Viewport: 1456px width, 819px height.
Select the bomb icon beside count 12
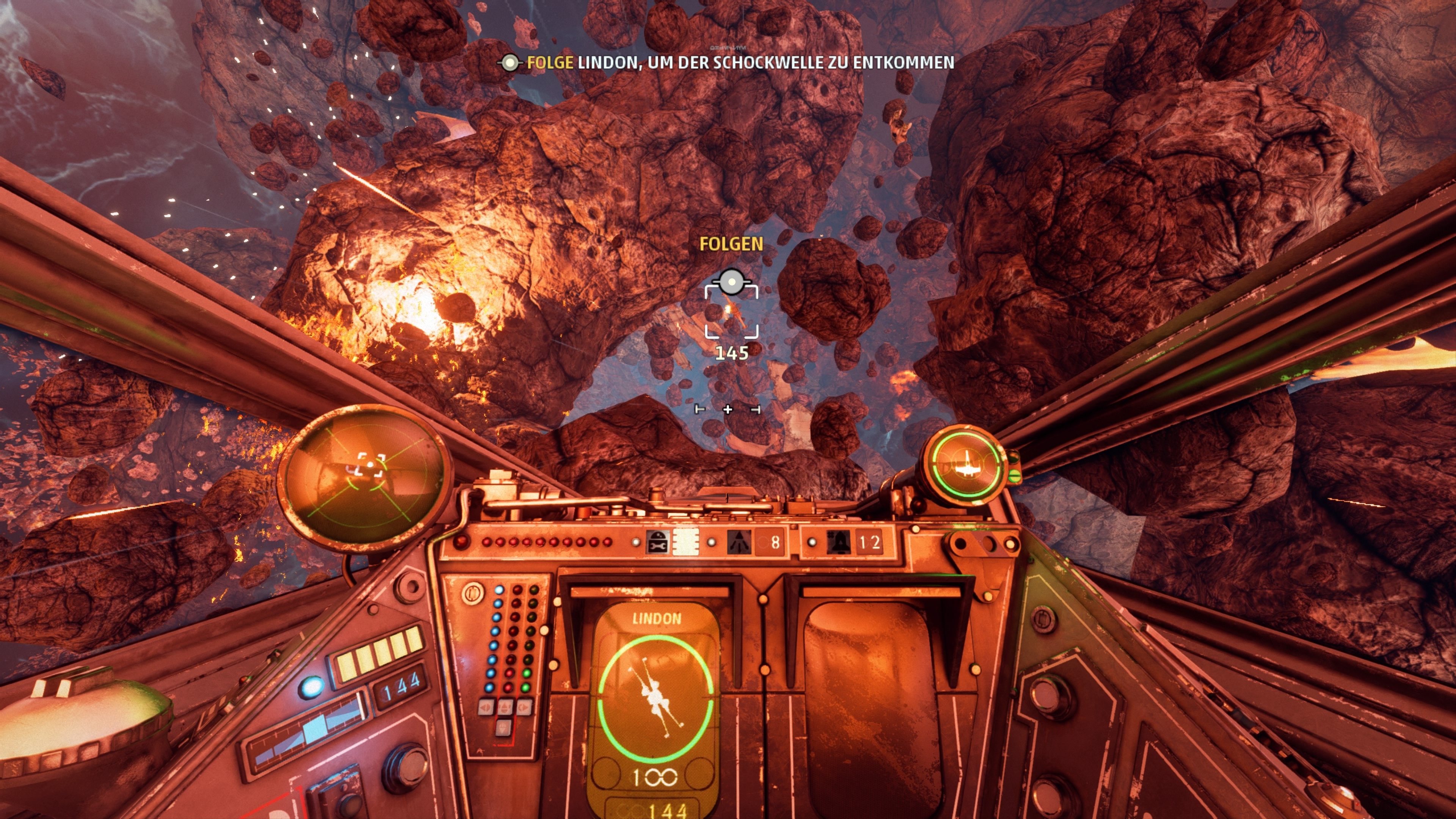click(838, 543)
